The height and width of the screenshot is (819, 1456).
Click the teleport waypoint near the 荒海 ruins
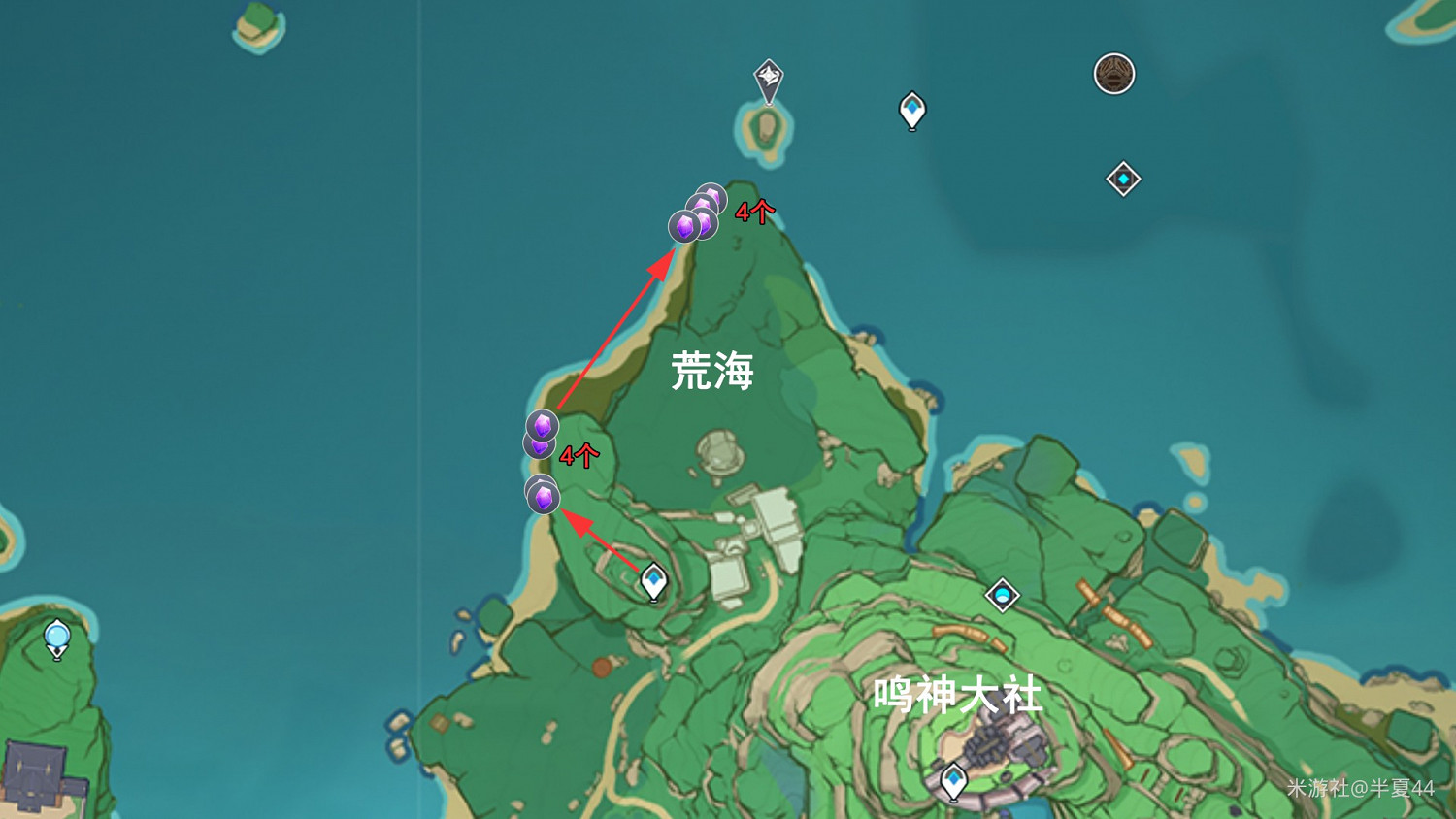[652, 579]
